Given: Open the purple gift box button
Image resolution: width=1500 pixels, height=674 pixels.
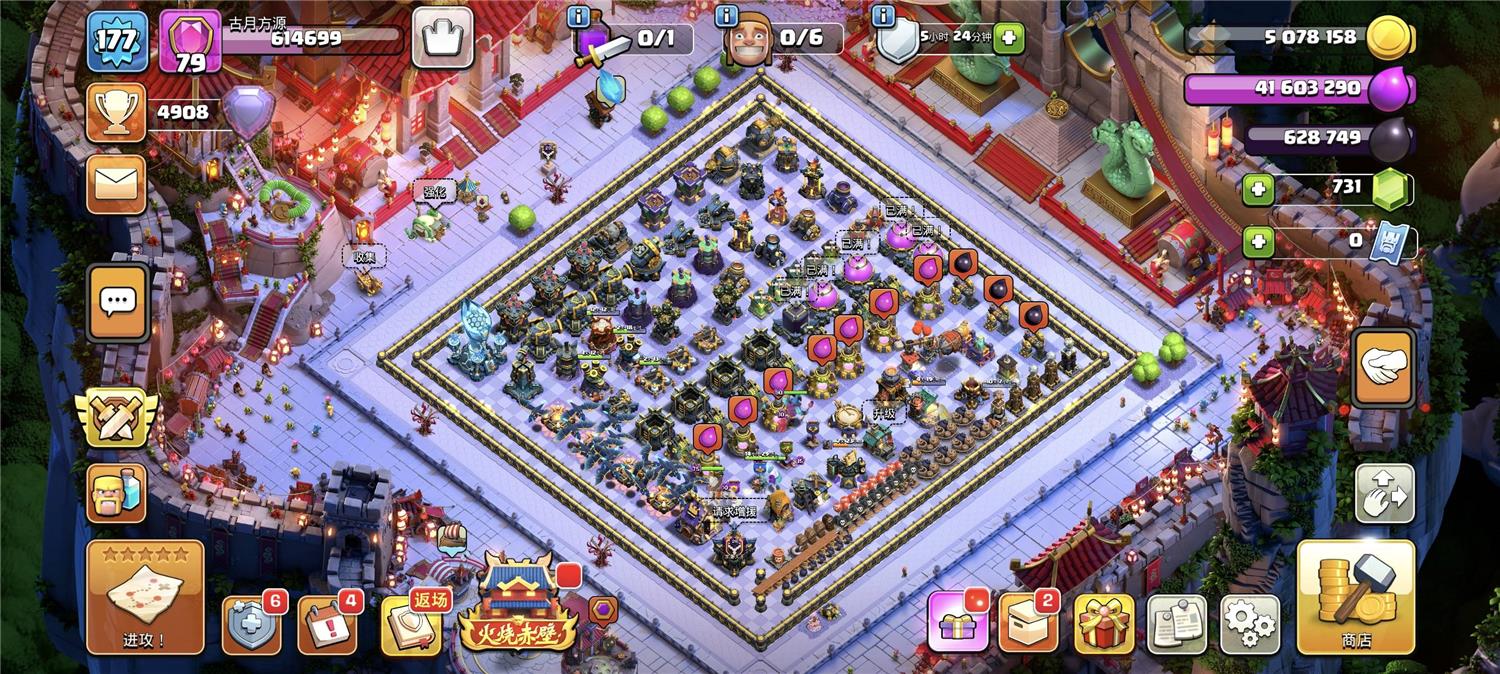Looking at the screenshot, I should (958, 622).
